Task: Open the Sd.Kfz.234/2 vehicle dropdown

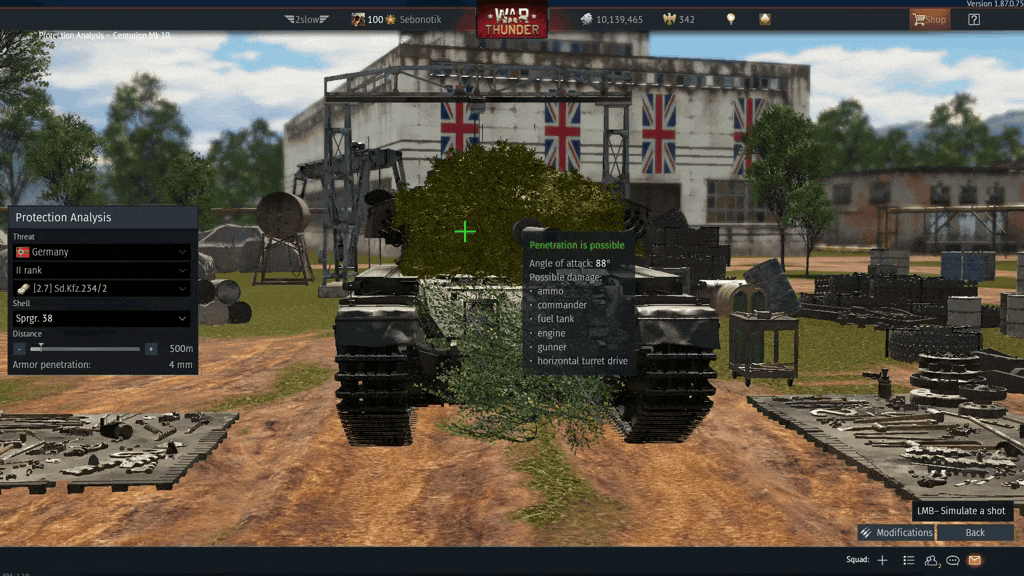Action: (x=102, y=288)
